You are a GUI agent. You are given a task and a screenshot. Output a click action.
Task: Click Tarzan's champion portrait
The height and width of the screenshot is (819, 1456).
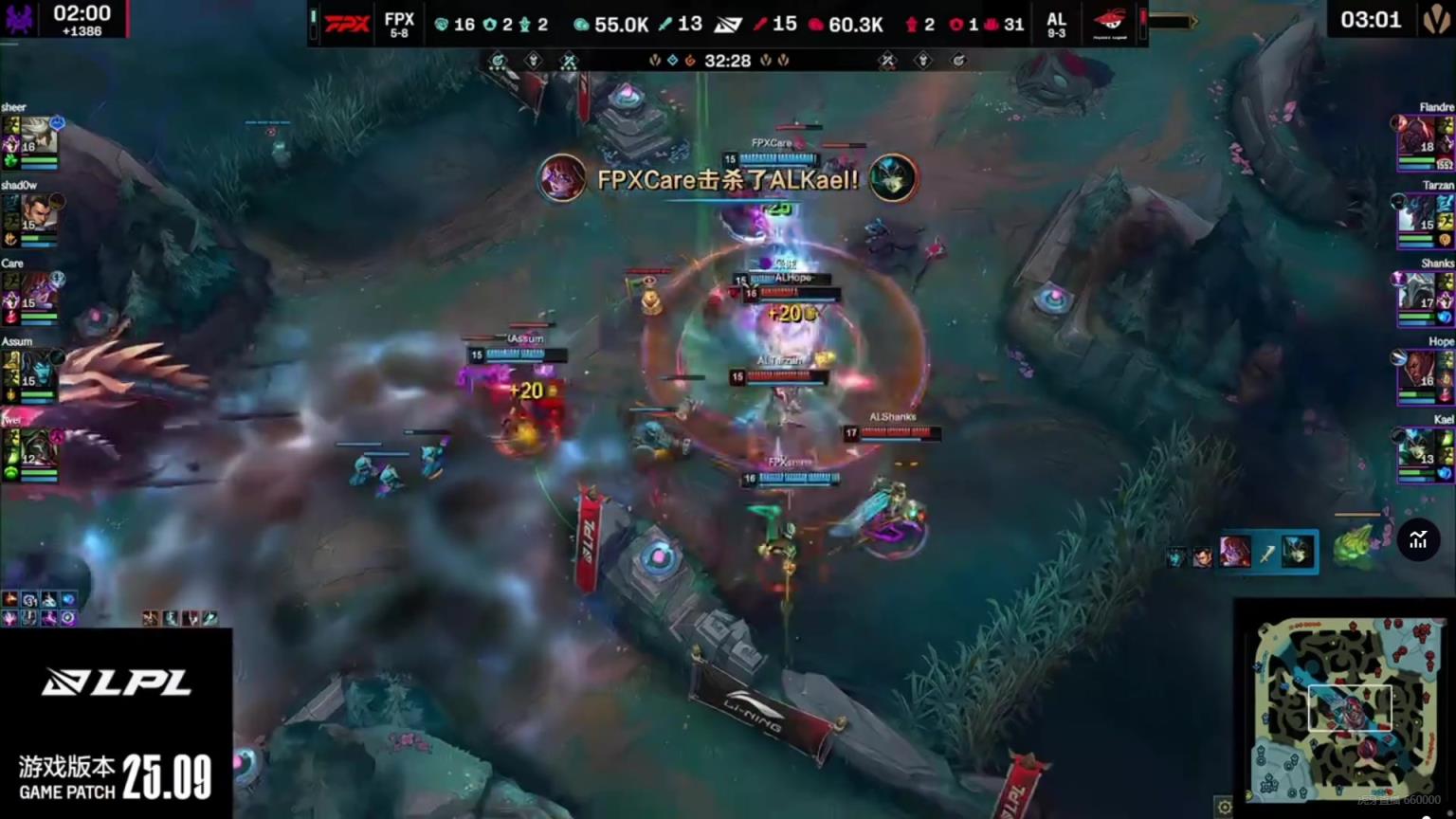1417,214
